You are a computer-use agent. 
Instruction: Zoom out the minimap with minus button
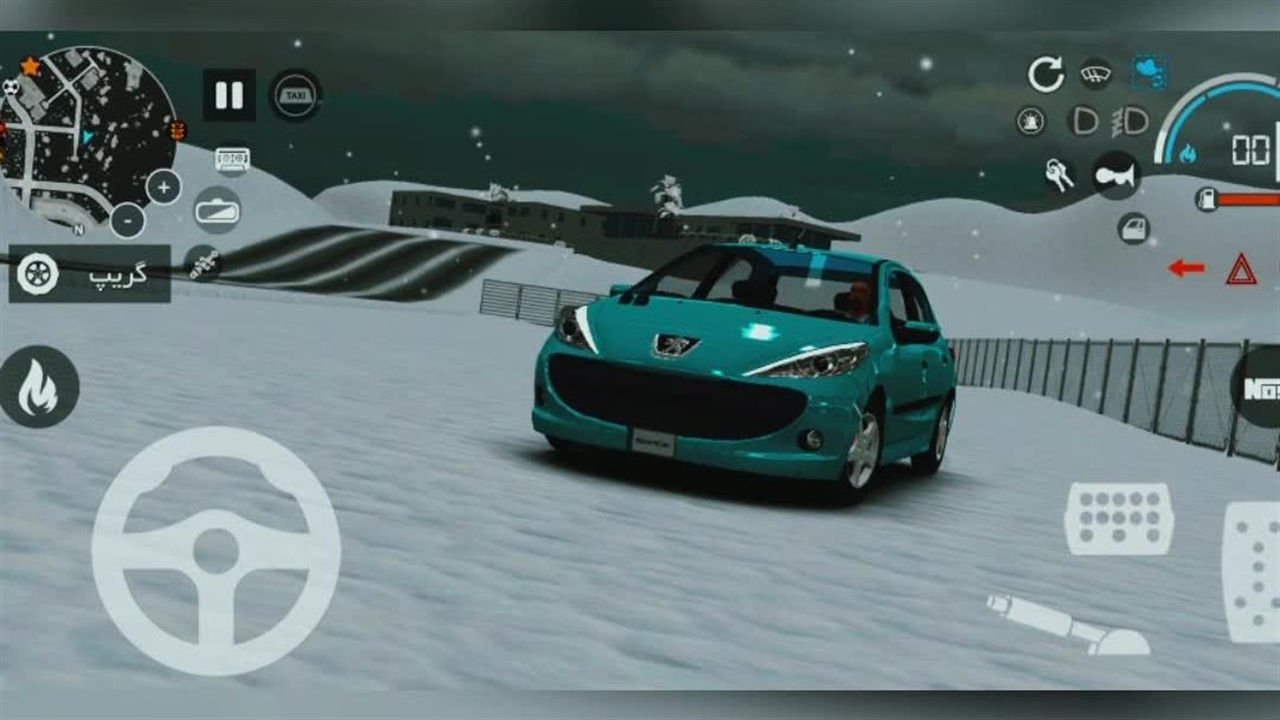tap(127, 220)
